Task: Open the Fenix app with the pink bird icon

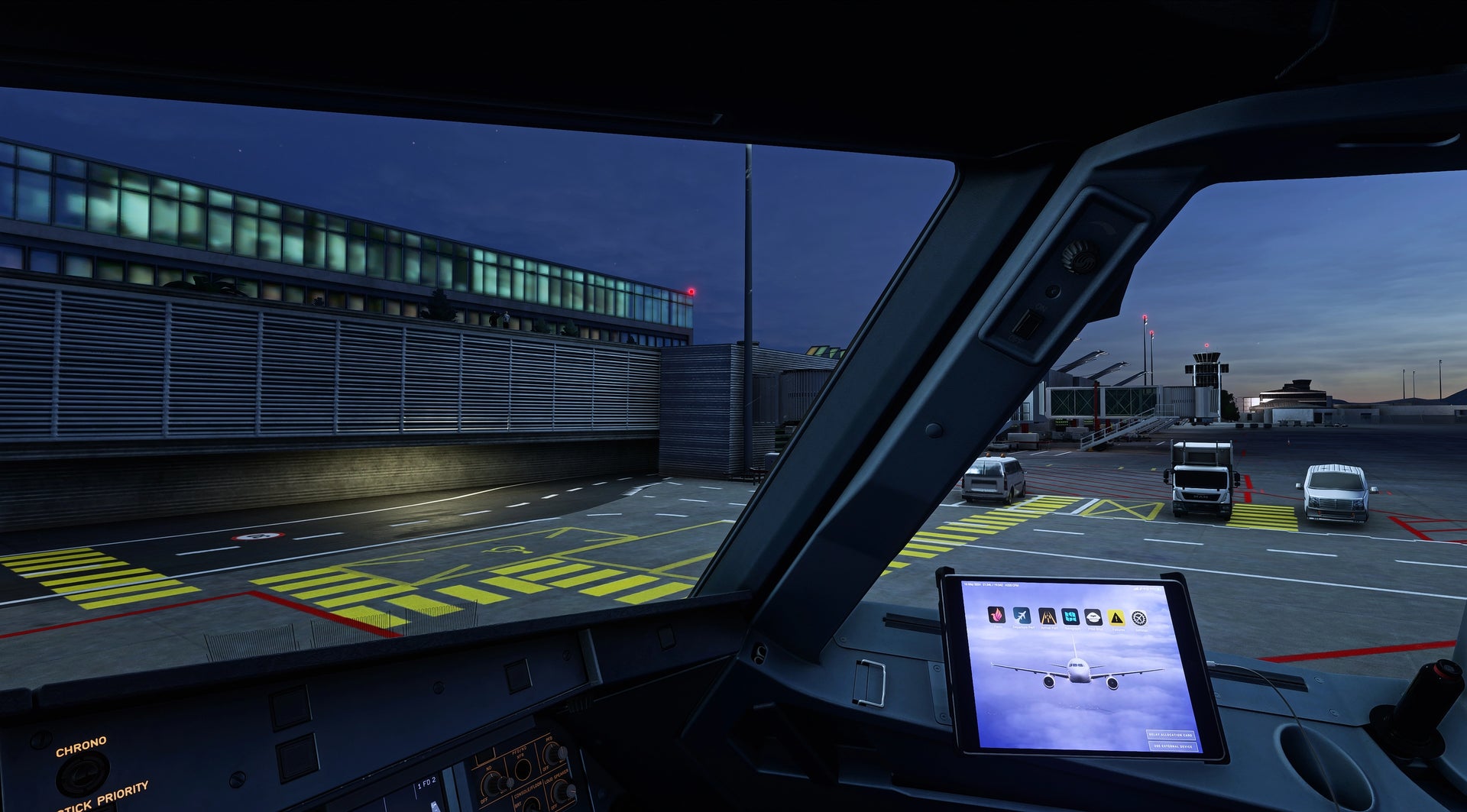Action: (996, 615)
